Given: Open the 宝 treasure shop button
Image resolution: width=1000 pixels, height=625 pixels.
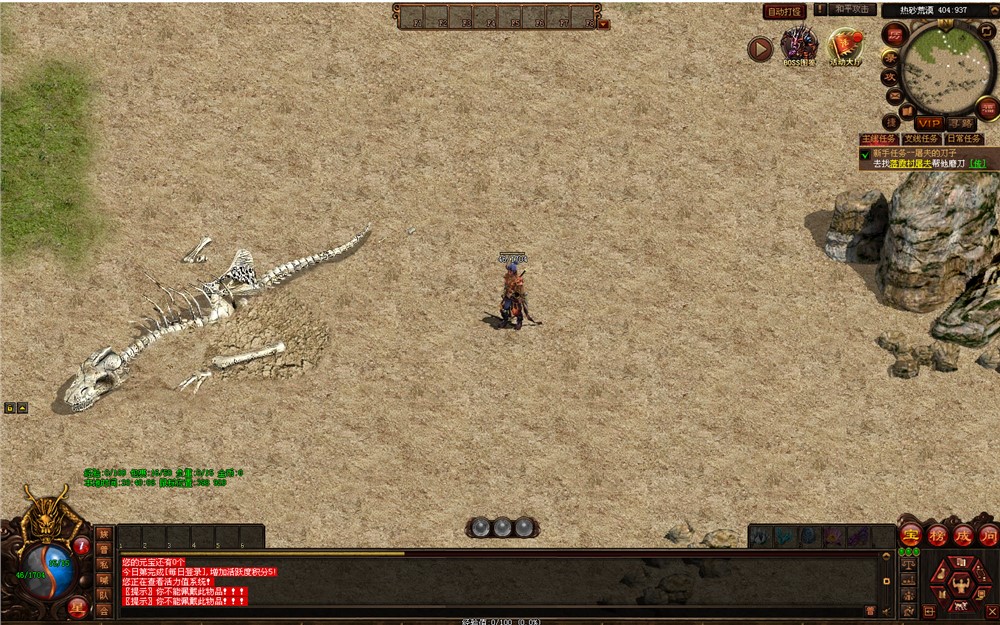Looking at the screenshot, I should click(x=910, y=535).
